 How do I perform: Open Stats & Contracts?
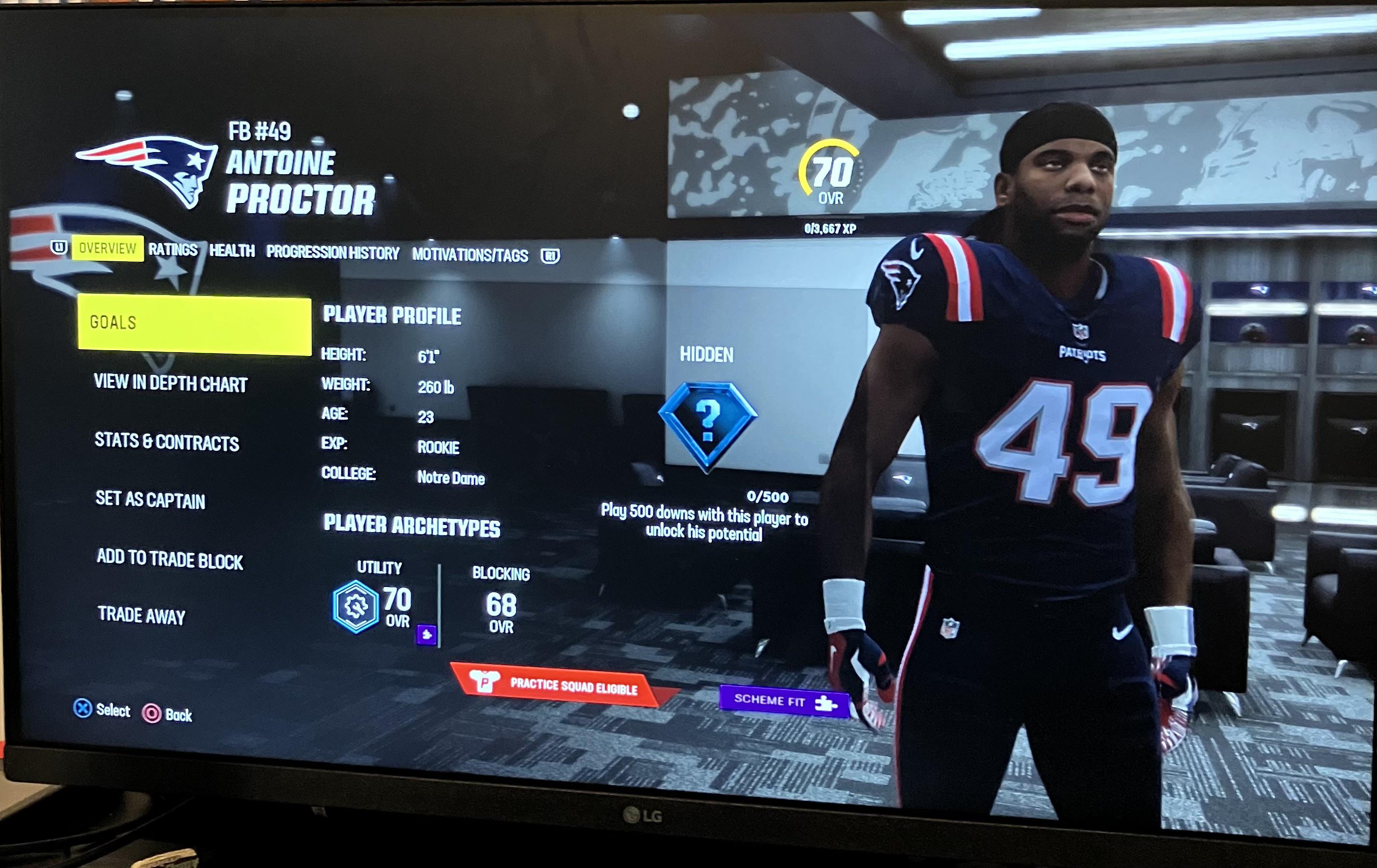click(167, 442)
